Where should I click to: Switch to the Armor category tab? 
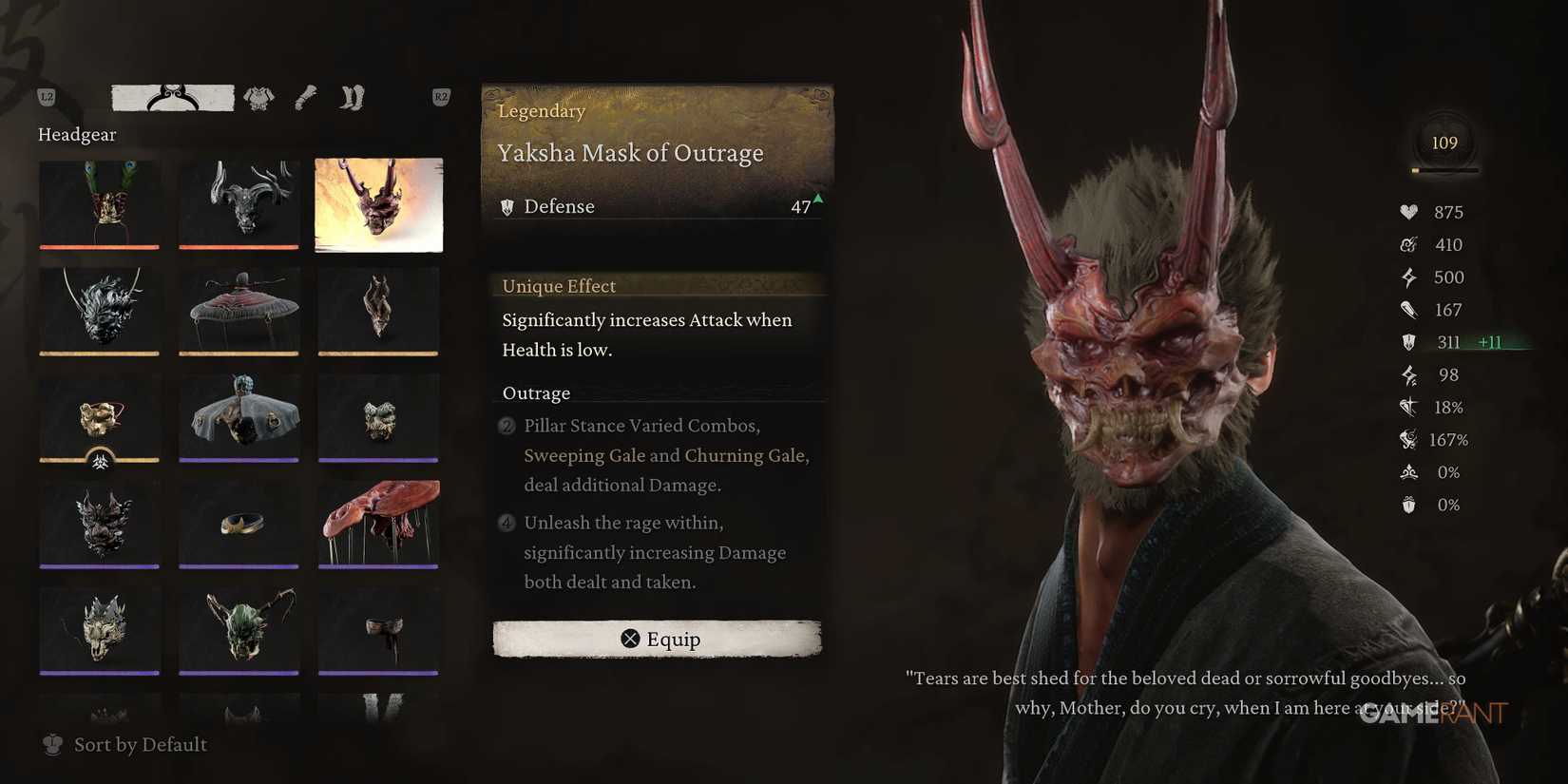click(x=258, y=97)
